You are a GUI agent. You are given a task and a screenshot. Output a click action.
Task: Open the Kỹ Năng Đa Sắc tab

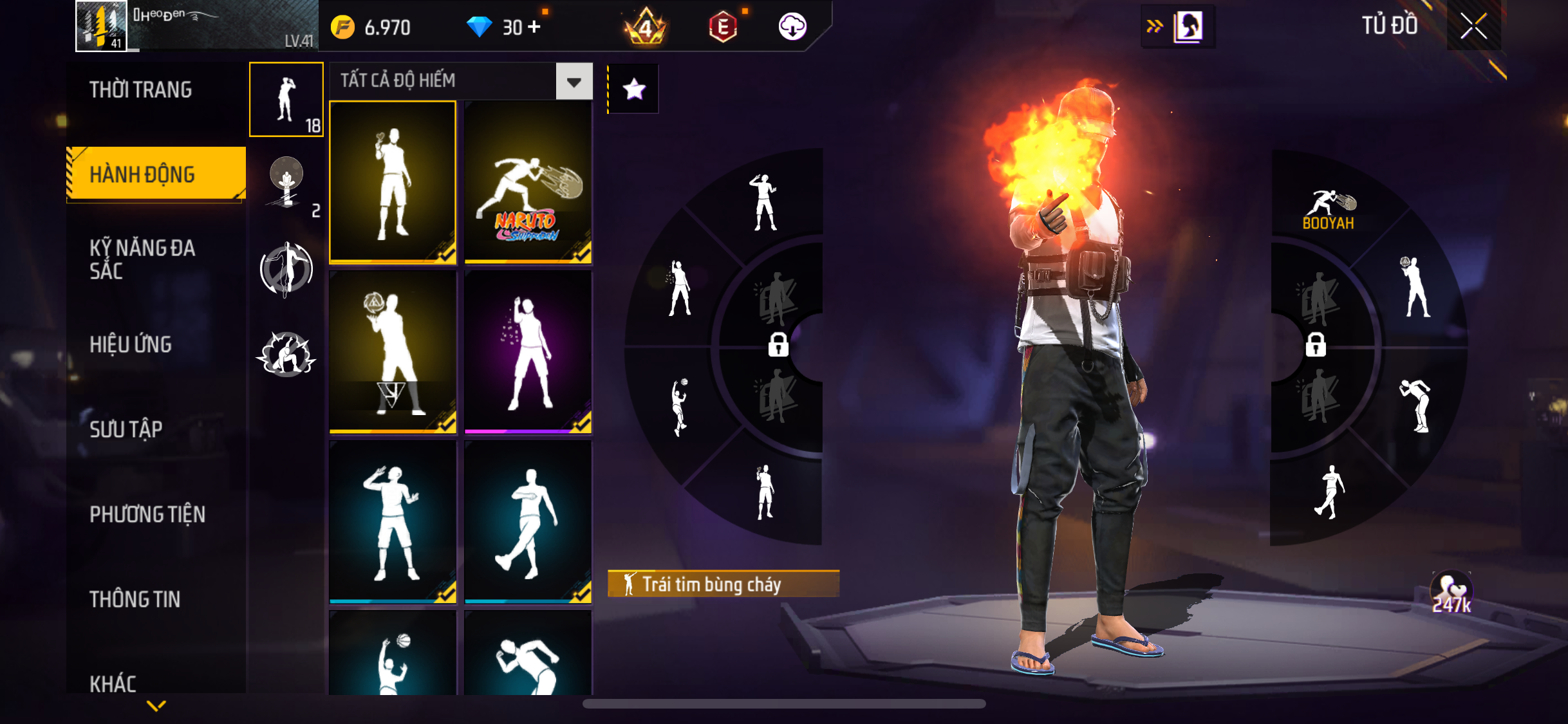142,259
